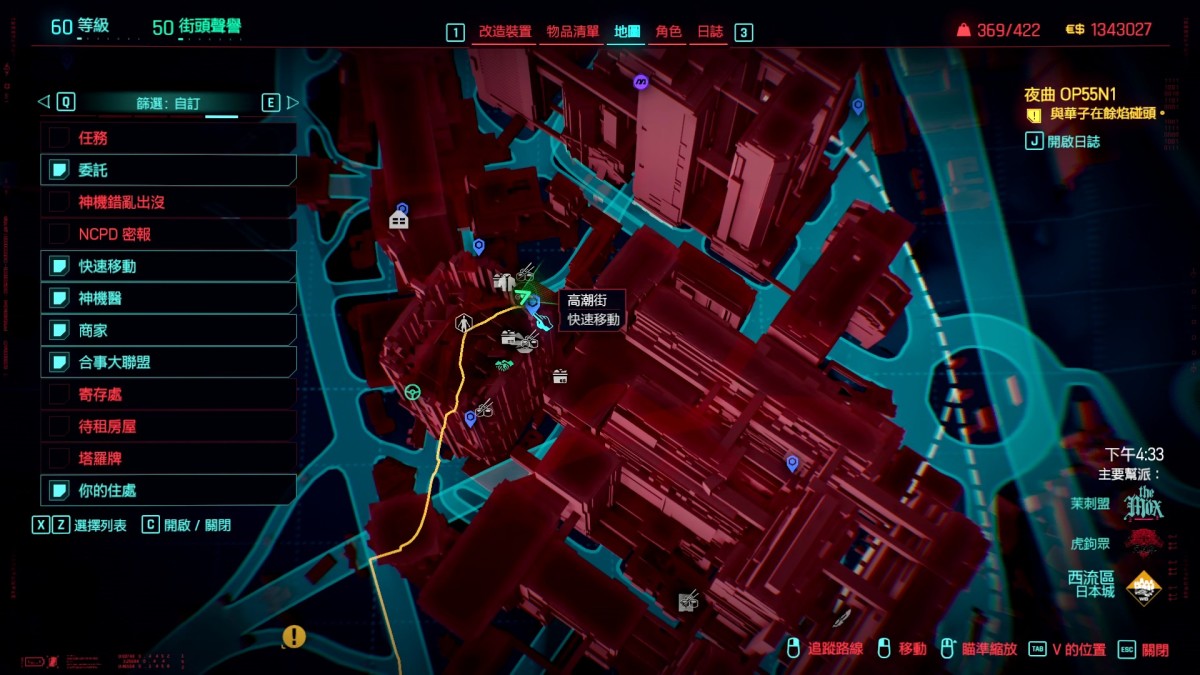Turn on the NCPD 密報 filter
This screenshot has width=1200, height=675.
[168, 234]
